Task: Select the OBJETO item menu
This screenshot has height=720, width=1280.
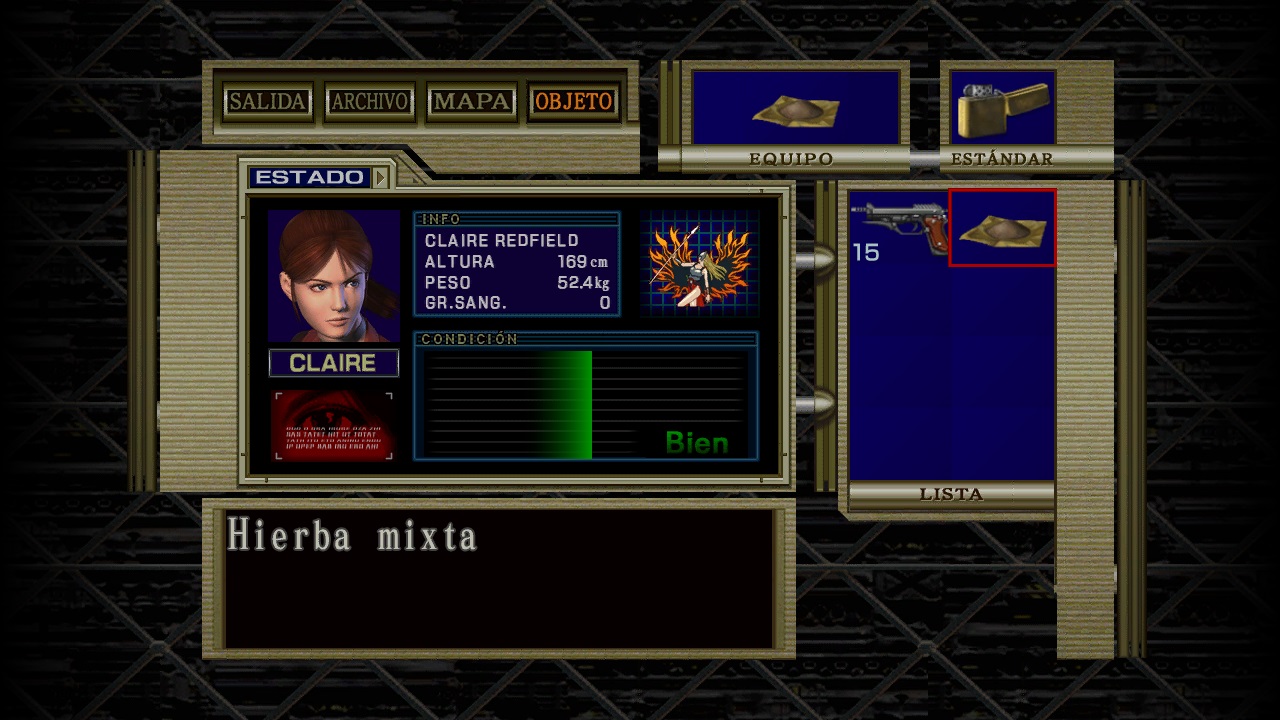Action: 574,101
